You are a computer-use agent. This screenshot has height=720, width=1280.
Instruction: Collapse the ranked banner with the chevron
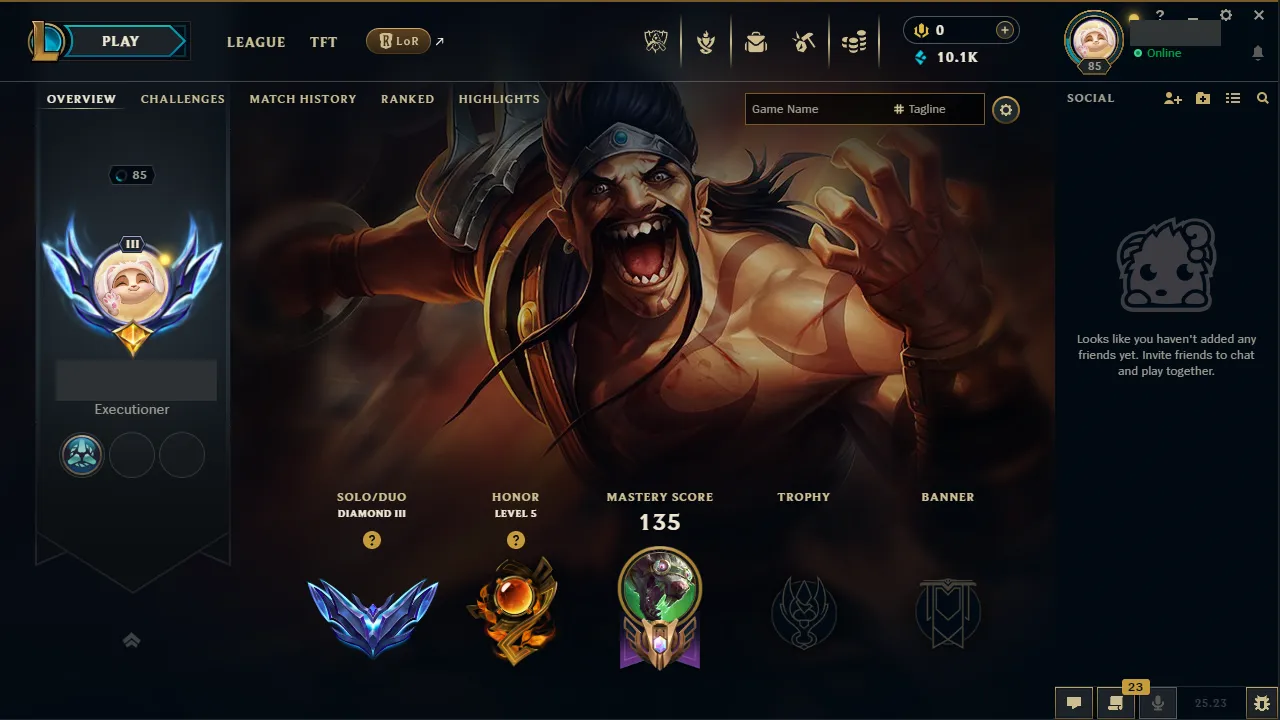tap(132, 640)
